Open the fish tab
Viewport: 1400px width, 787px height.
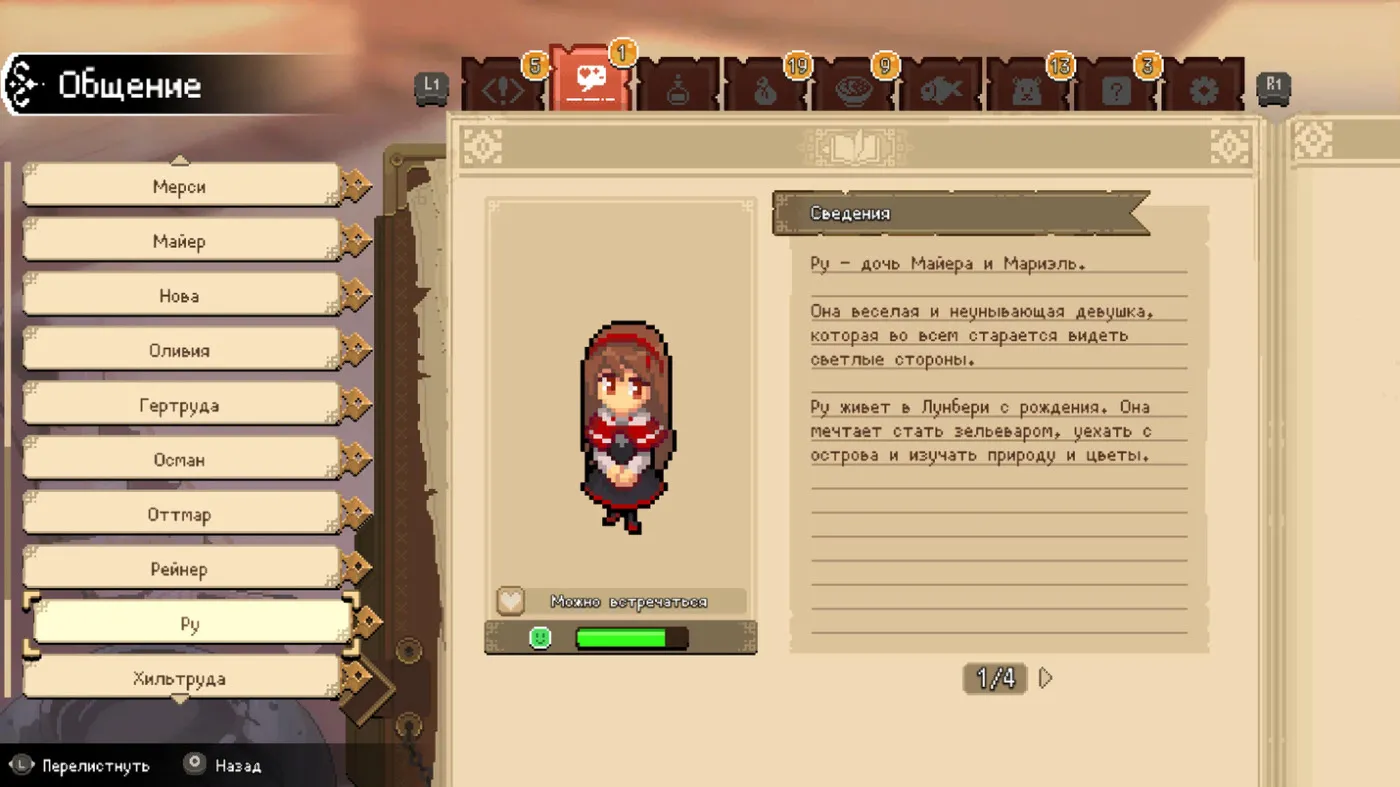pos(941,90)
